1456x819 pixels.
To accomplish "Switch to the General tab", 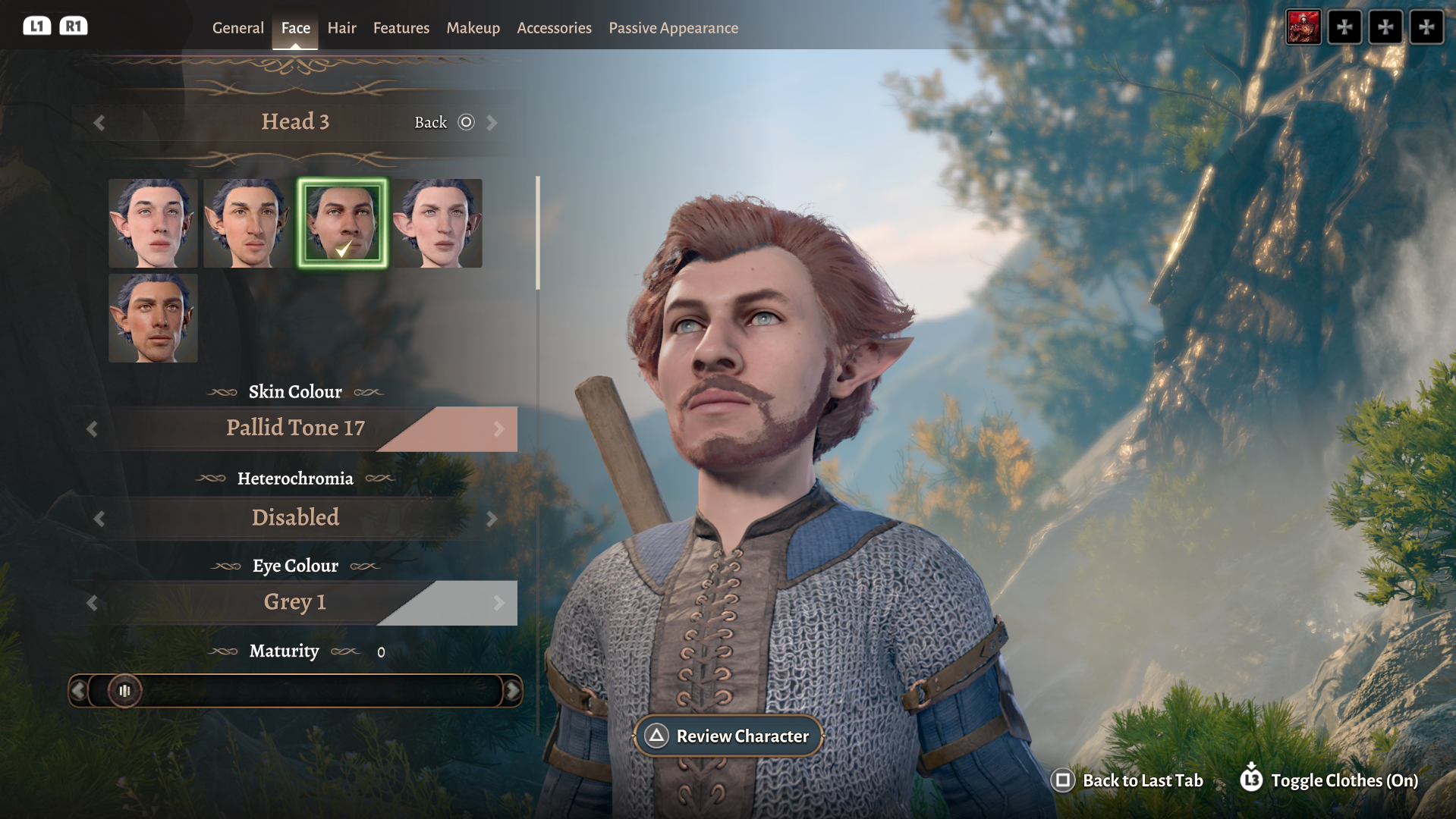I will pos(237,28).
